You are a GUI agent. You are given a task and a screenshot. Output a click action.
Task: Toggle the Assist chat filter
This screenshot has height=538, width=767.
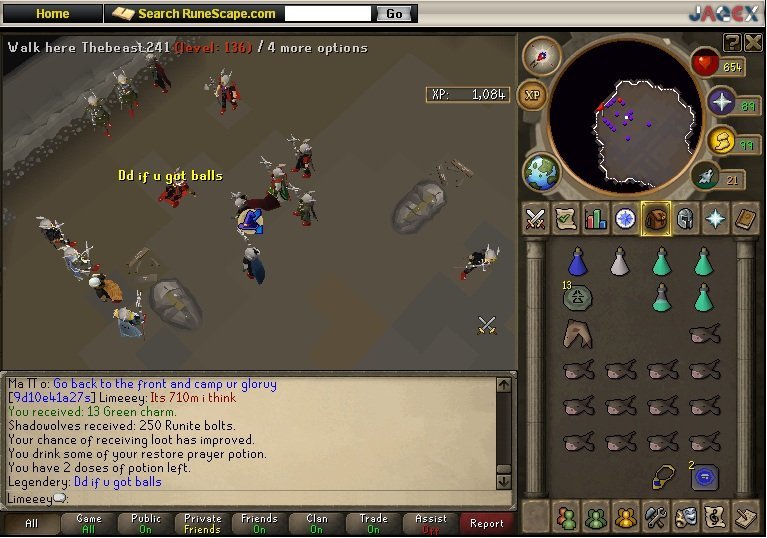[x=431, y=523]
